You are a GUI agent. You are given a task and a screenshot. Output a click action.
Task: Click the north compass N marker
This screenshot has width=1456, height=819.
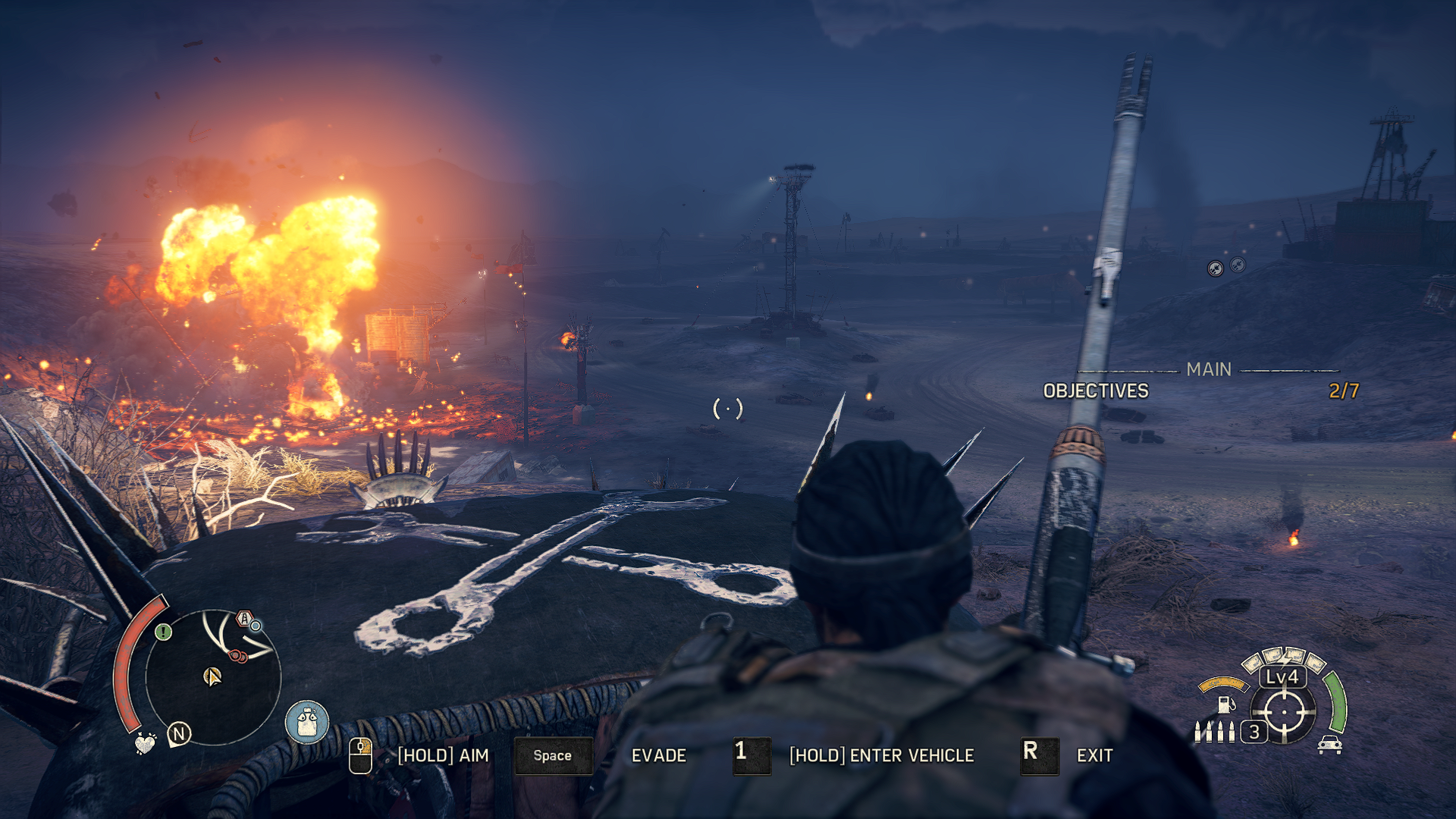tap(179, 733)
